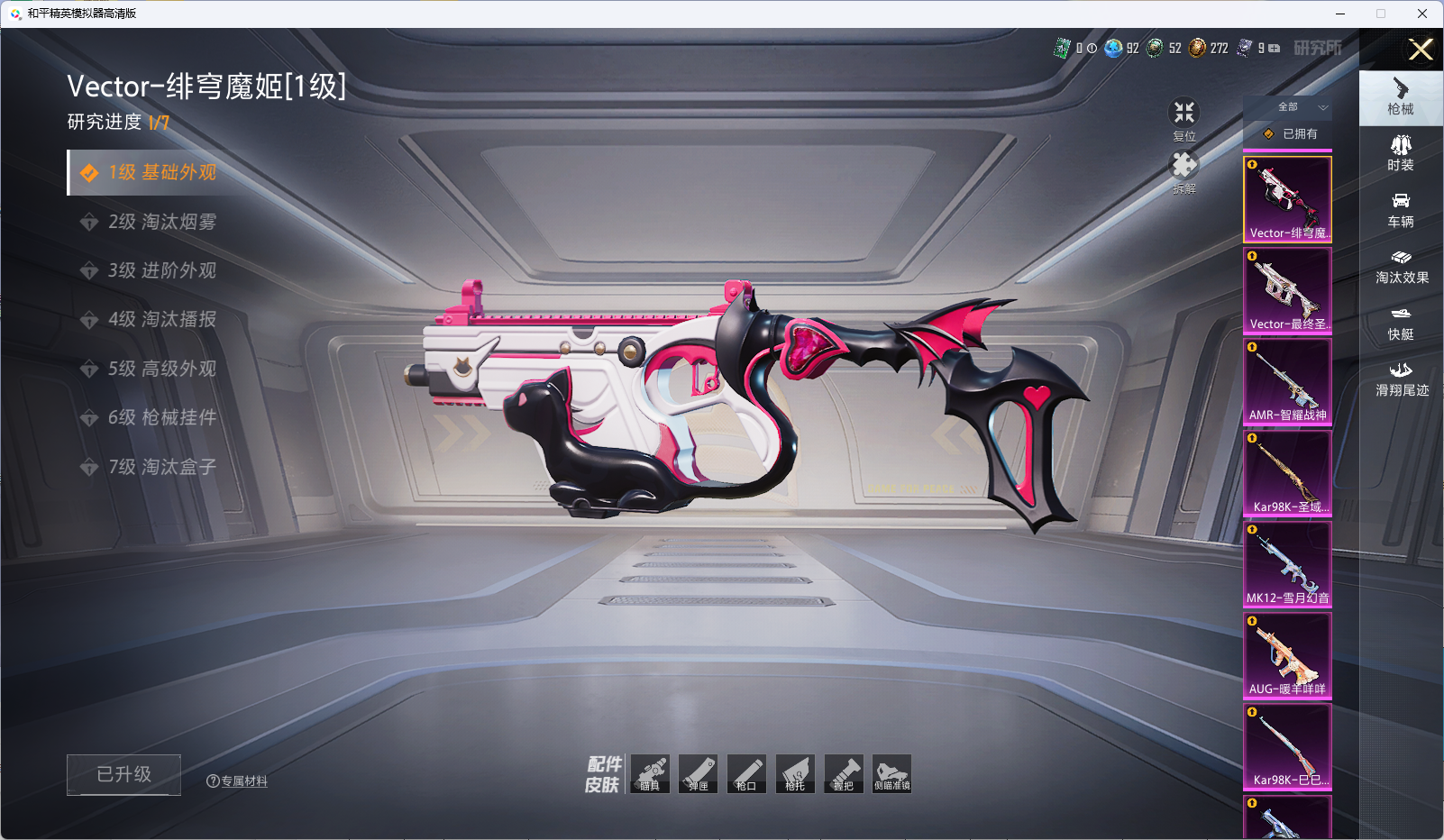Toggle the 已拥有 owned filter

[x=1291, y=133]
